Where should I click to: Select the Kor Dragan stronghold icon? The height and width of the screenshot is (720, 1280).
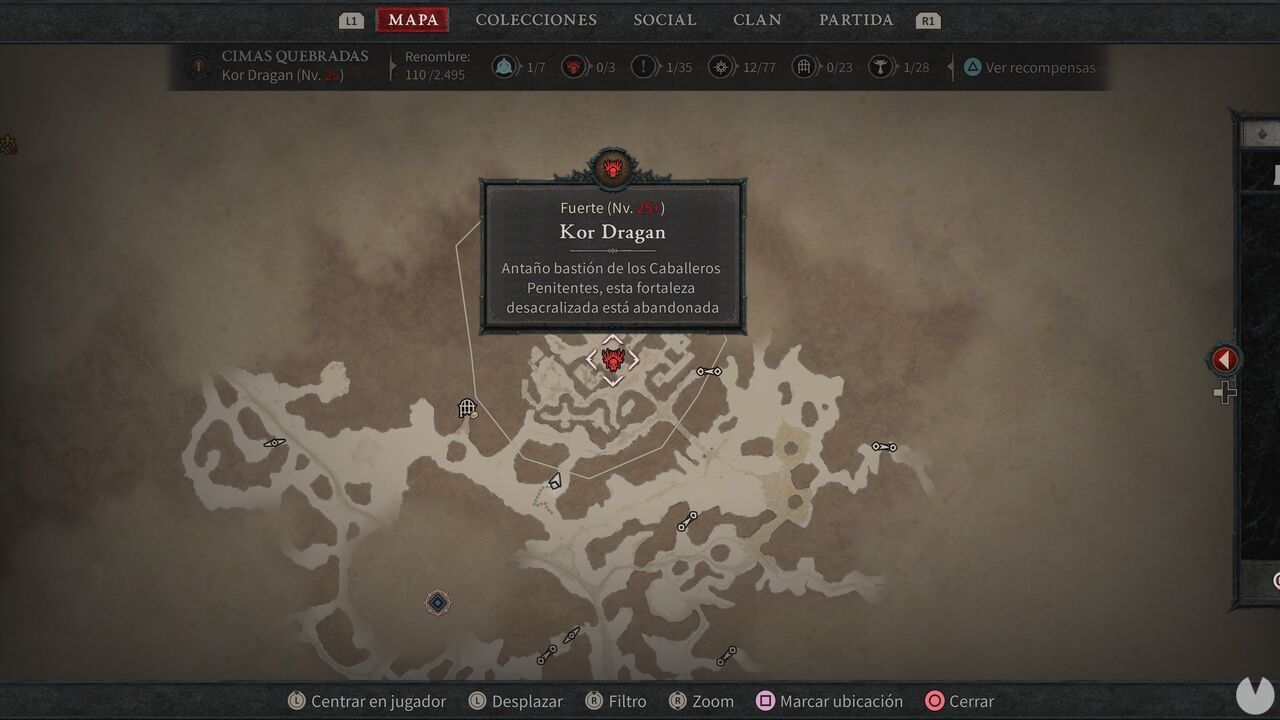point(612,360)
